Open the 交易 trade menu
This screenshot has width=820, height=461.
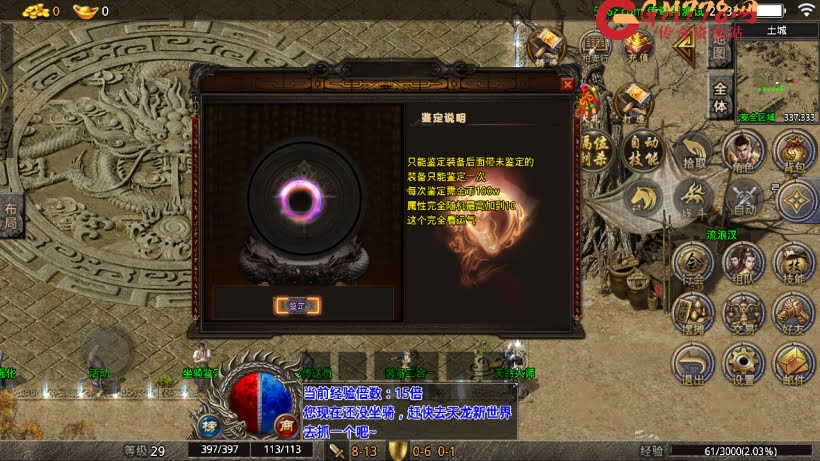[742, 311]
